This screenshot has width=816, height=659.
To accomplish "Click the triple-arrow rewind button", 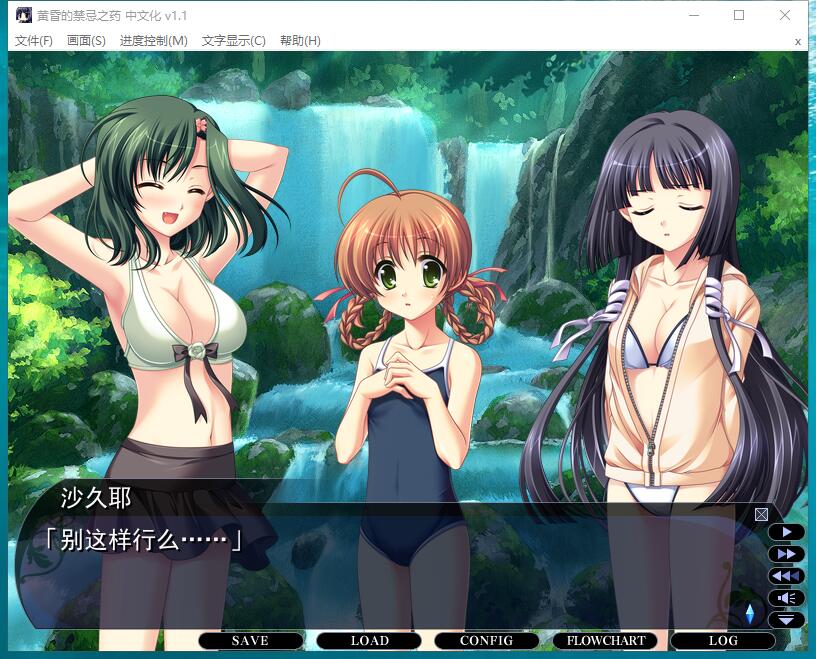I will [x=787, y=576].
